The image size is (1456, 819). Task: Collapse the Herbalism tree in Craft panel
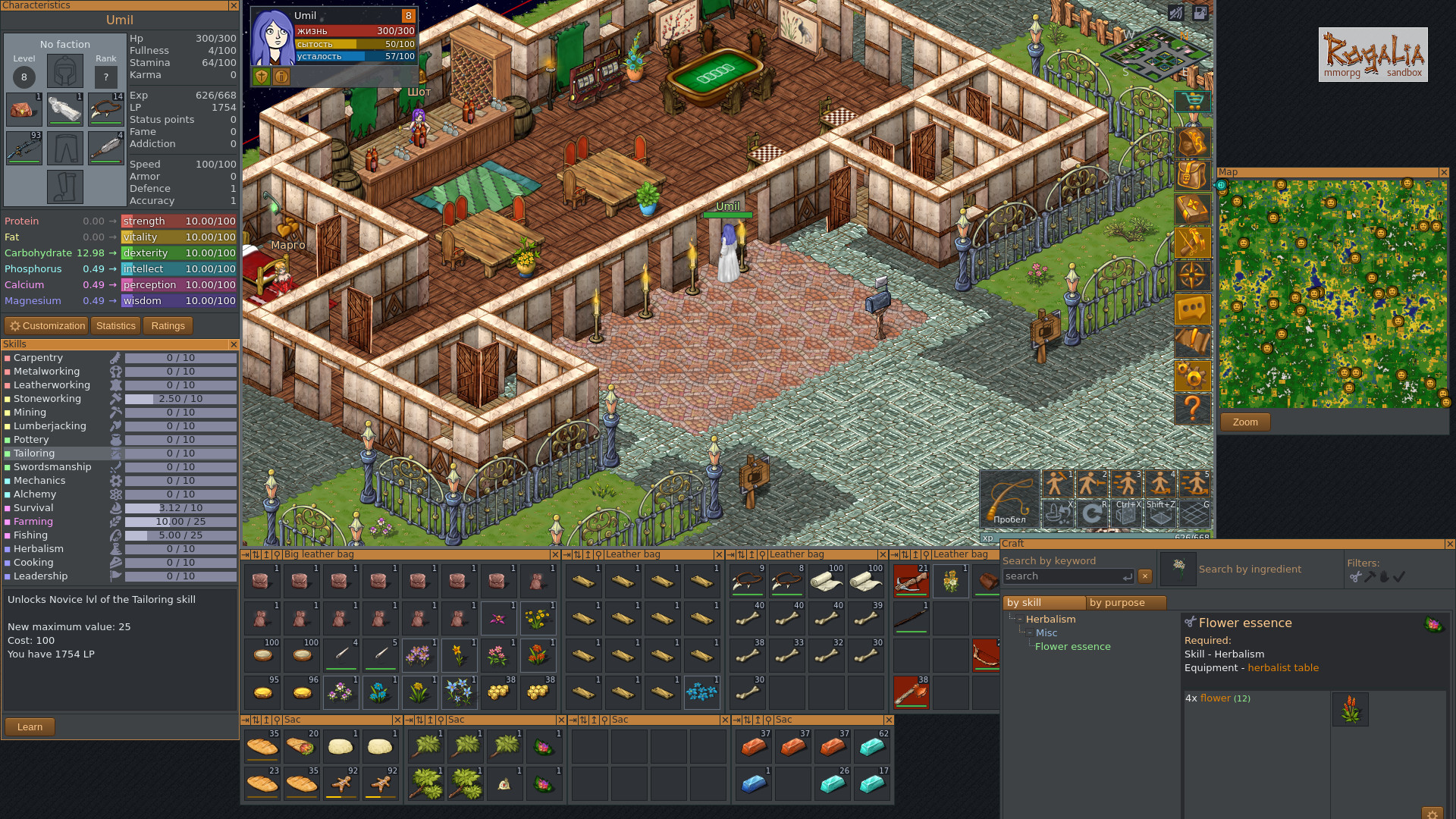pos(1021,619)
